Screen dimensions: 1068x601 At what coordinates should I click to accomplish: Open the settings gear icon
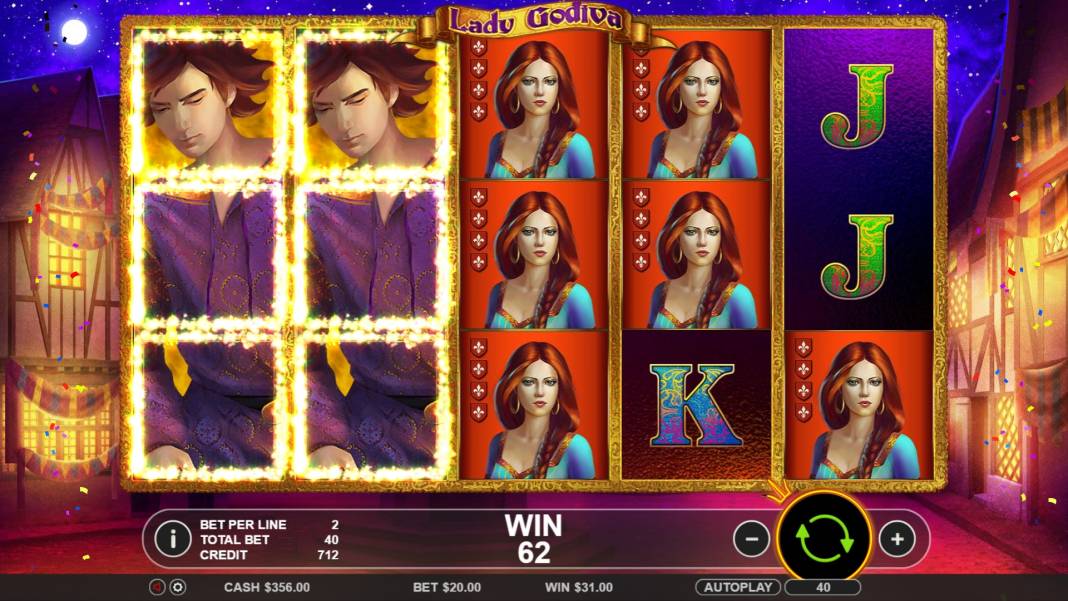(x=178, y=587)
